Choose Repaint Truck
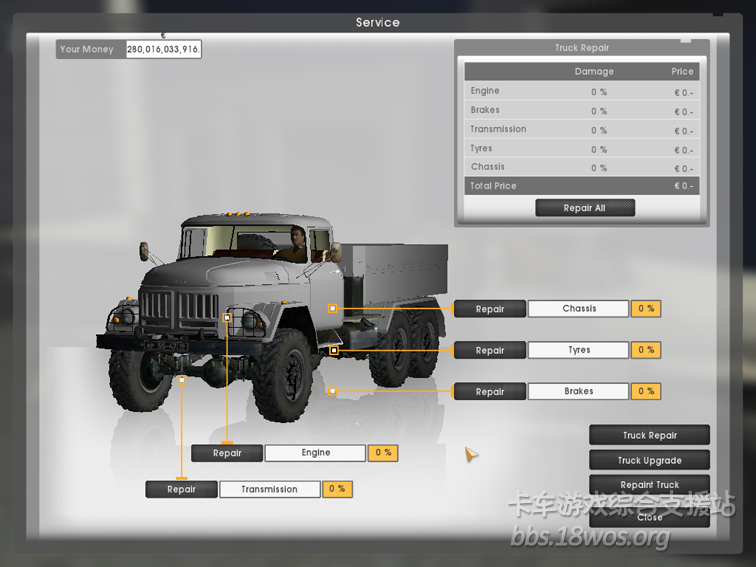756x567 pixels. click(x=649, y=485)
